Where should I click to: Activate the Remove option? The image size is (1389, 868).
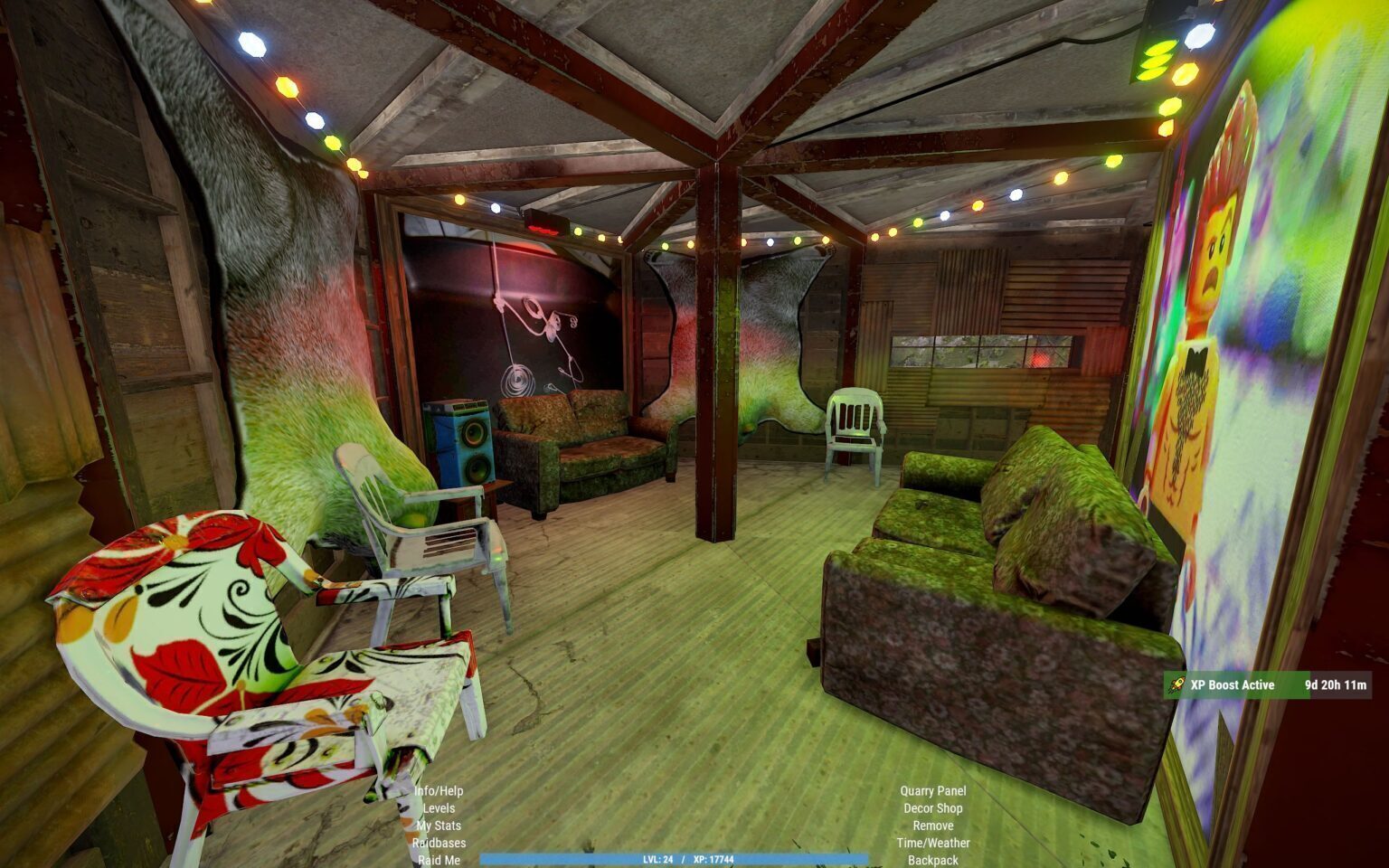tap(932, 826)
